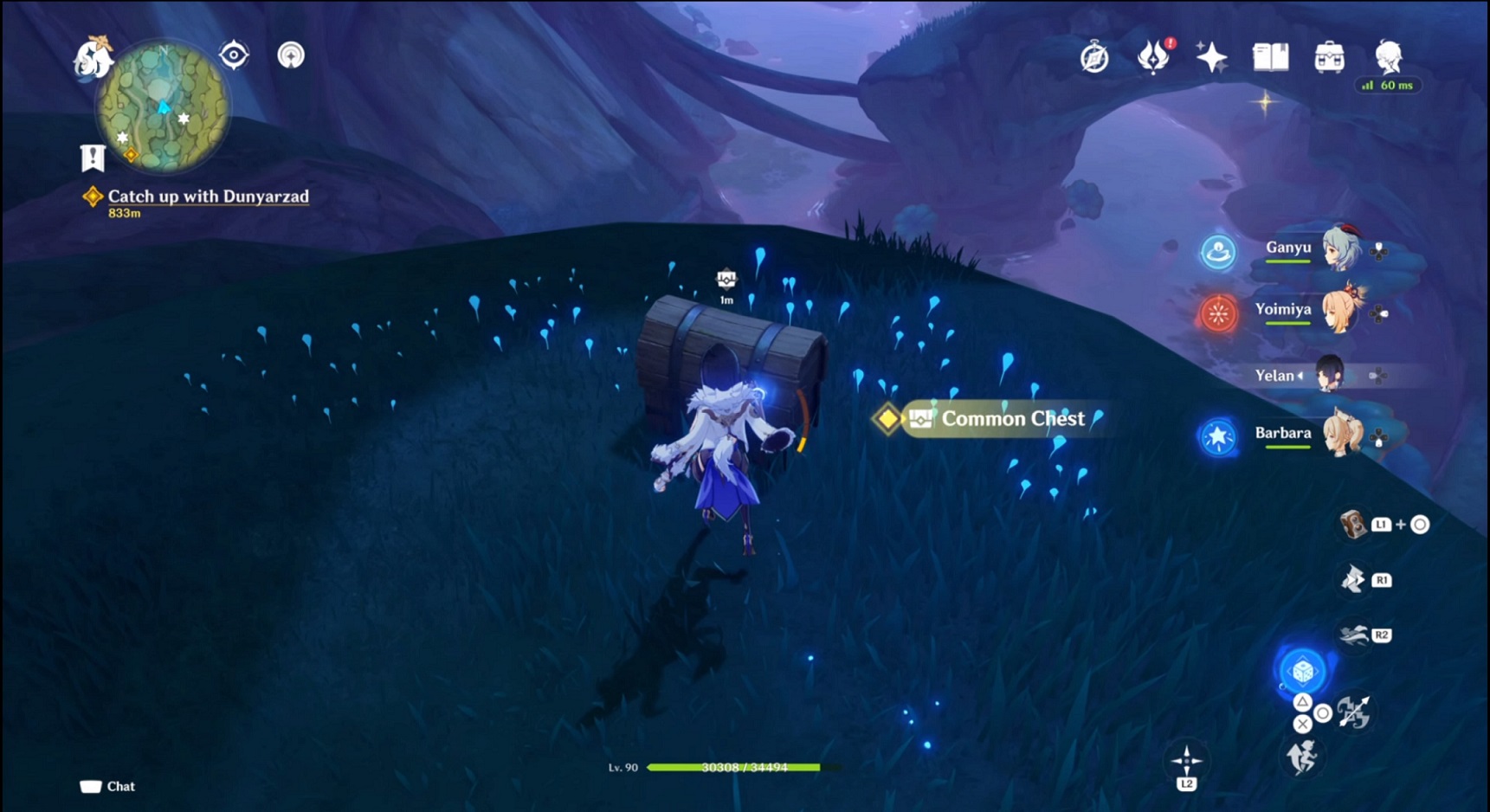Screen dimensions: 1490x812
Task: Click the Battle Pass icon with red notification
Action: (x=1154, y=55)
